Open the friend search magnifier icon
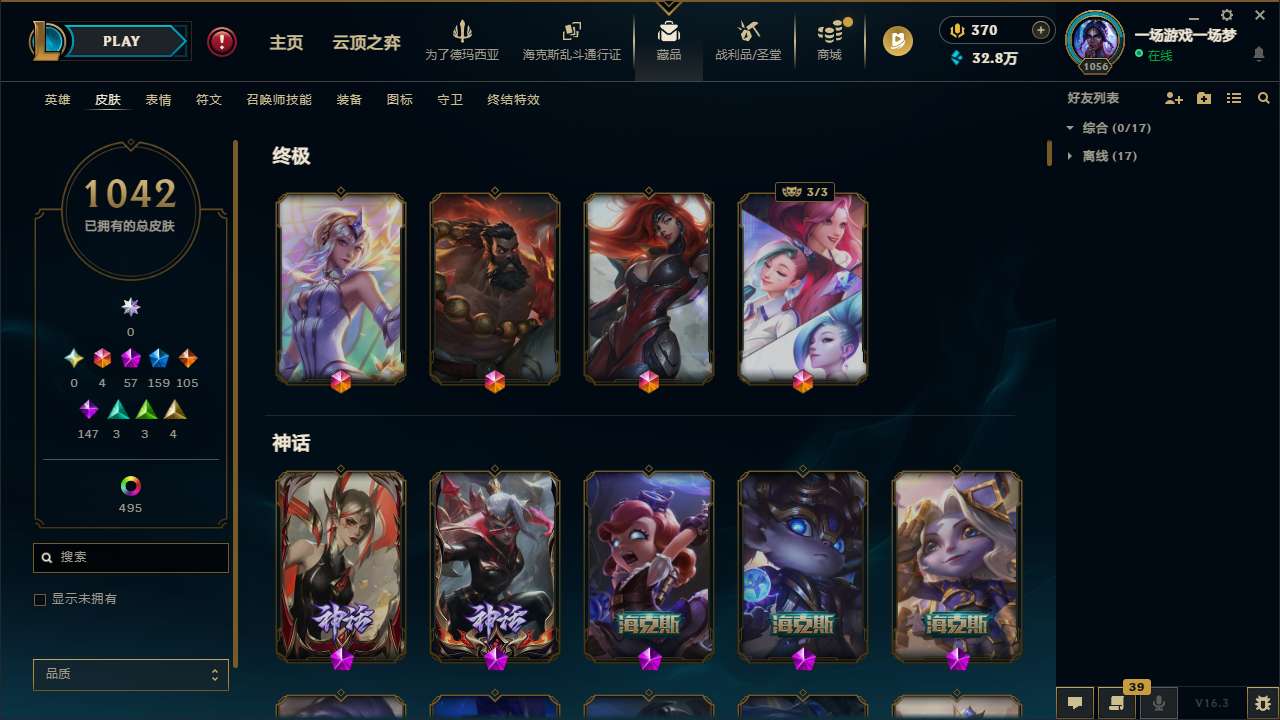1280x720 pixels. 1263,98
